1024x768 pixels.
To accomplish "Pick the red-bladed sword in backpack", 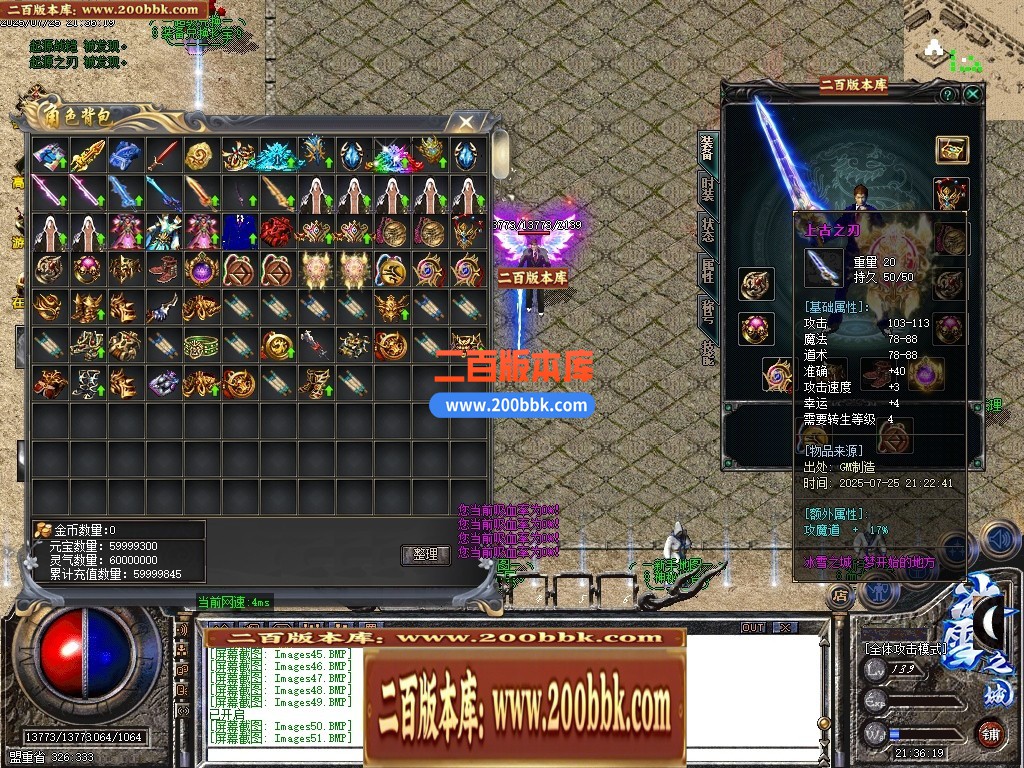I will pos(162,155).
